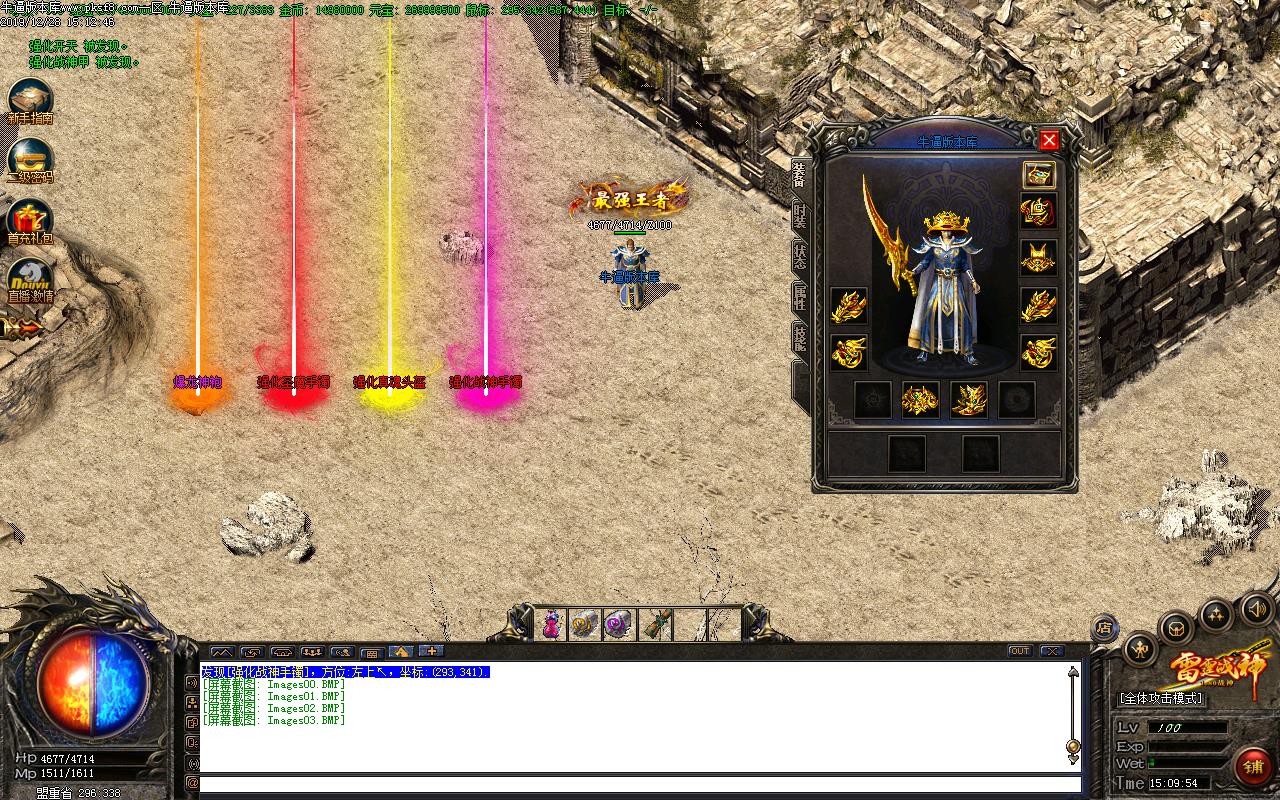Click the tent icon on the chat toolbar
Image resolution: width=1280 pixels, height=800 pixels.
coord(401,652)
